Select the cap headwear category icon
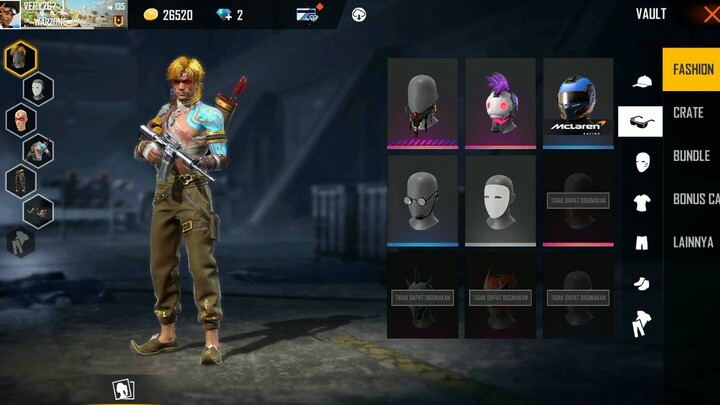This screenshot has width=720, height=405. 641,81
